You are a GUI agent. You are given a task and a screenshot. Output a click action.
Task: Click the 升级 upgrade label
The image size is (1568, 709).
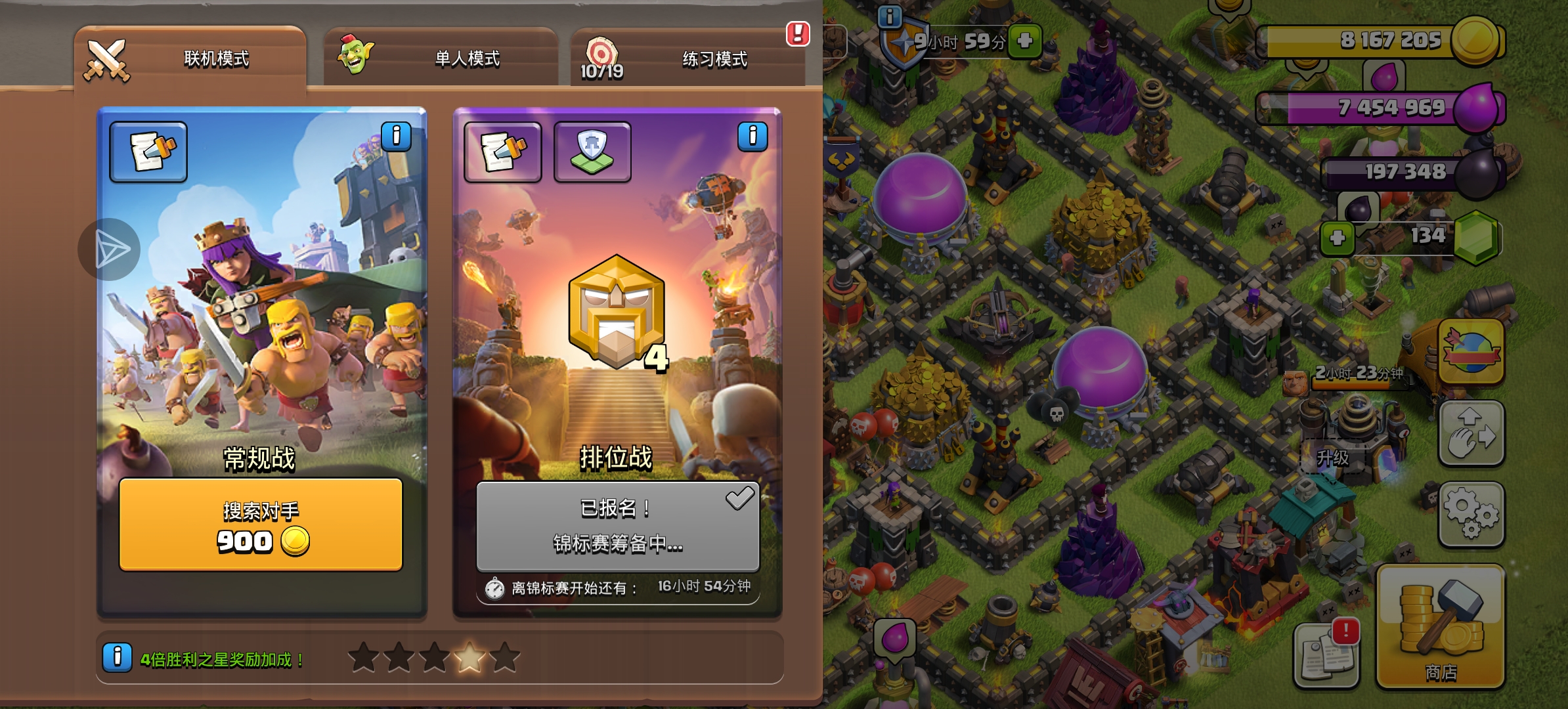tap(1332, 458)
